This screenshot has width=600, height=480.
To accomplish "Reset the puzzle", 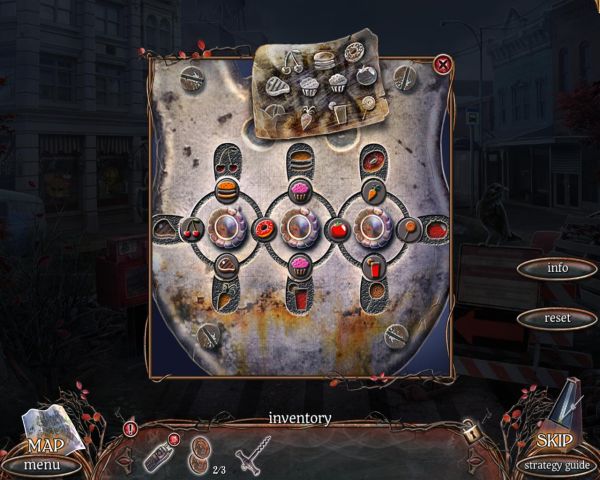I will [557, 318].
